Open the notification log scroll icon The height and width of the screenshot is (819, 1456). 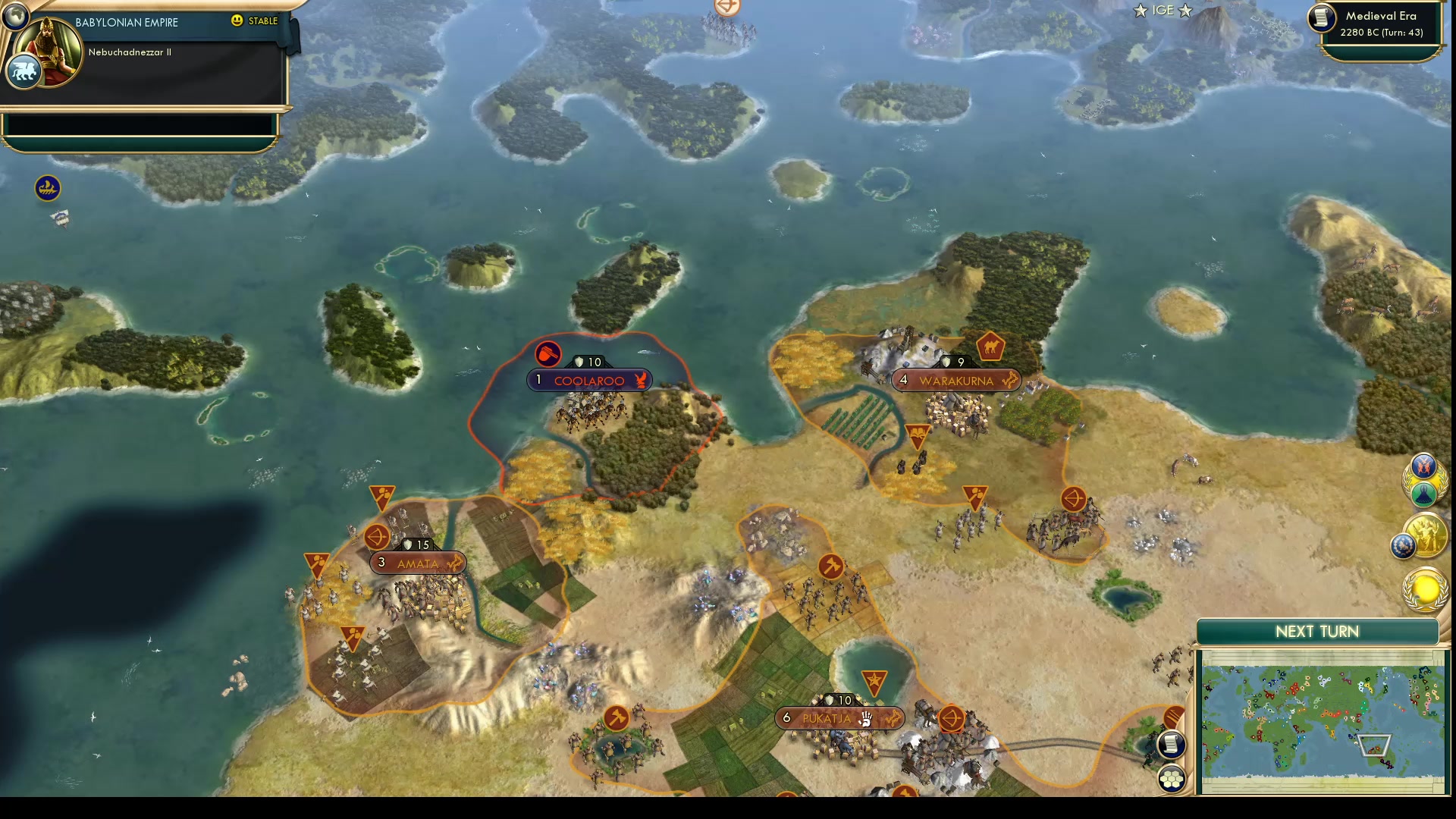point(1172,745)
